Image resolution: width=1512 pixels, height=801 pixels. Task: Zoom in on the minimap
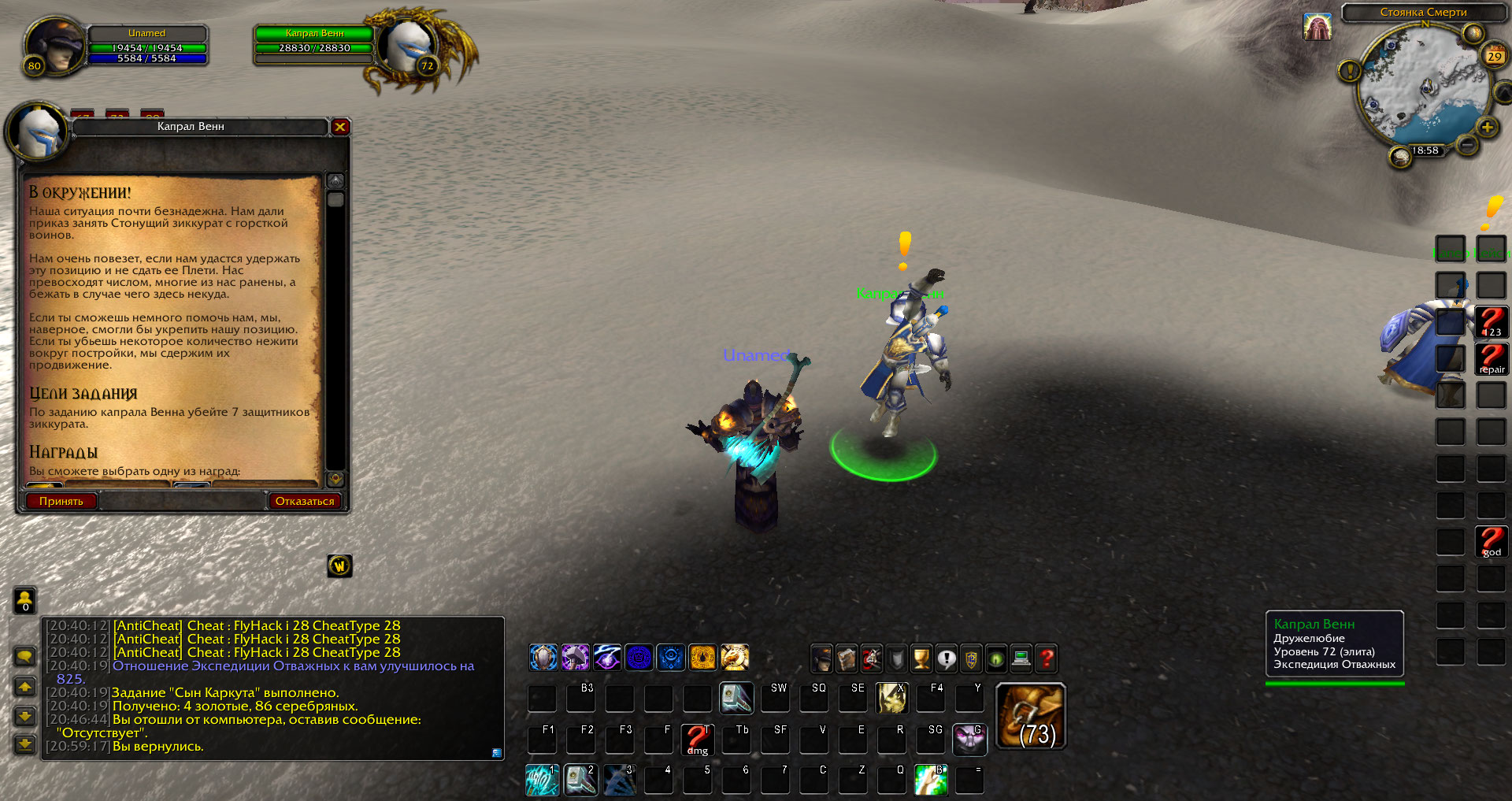[x=1487, y=128]
